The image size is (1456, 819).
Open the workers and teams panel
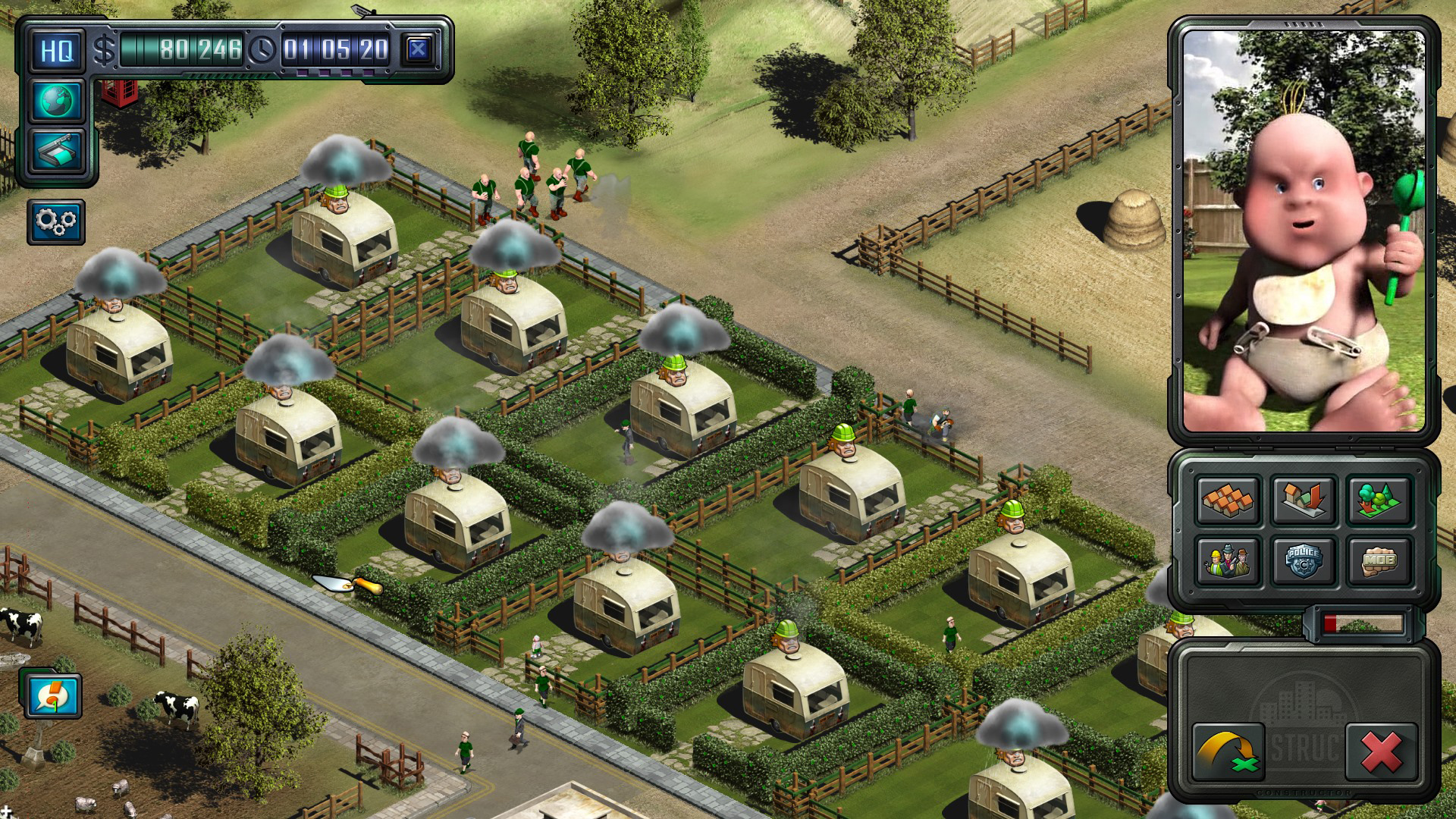point(1228,561)
